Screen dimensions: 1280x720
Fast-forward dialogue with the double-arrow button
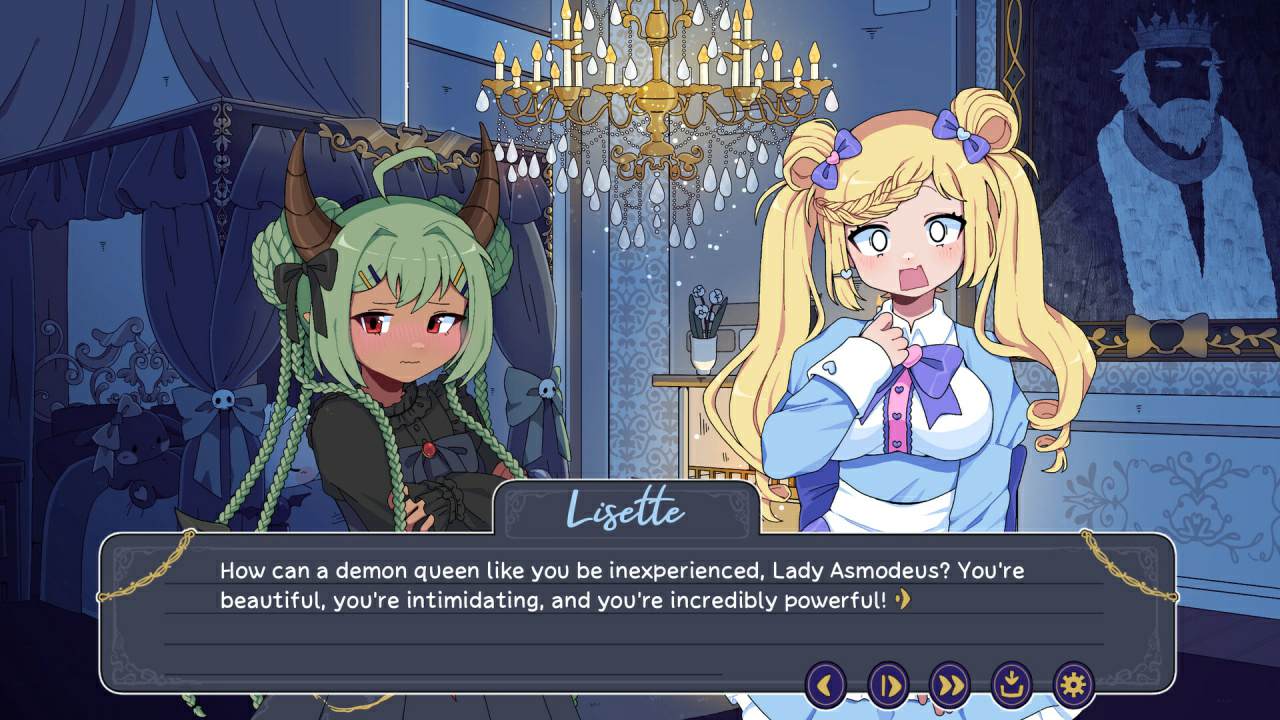point(950,685)
